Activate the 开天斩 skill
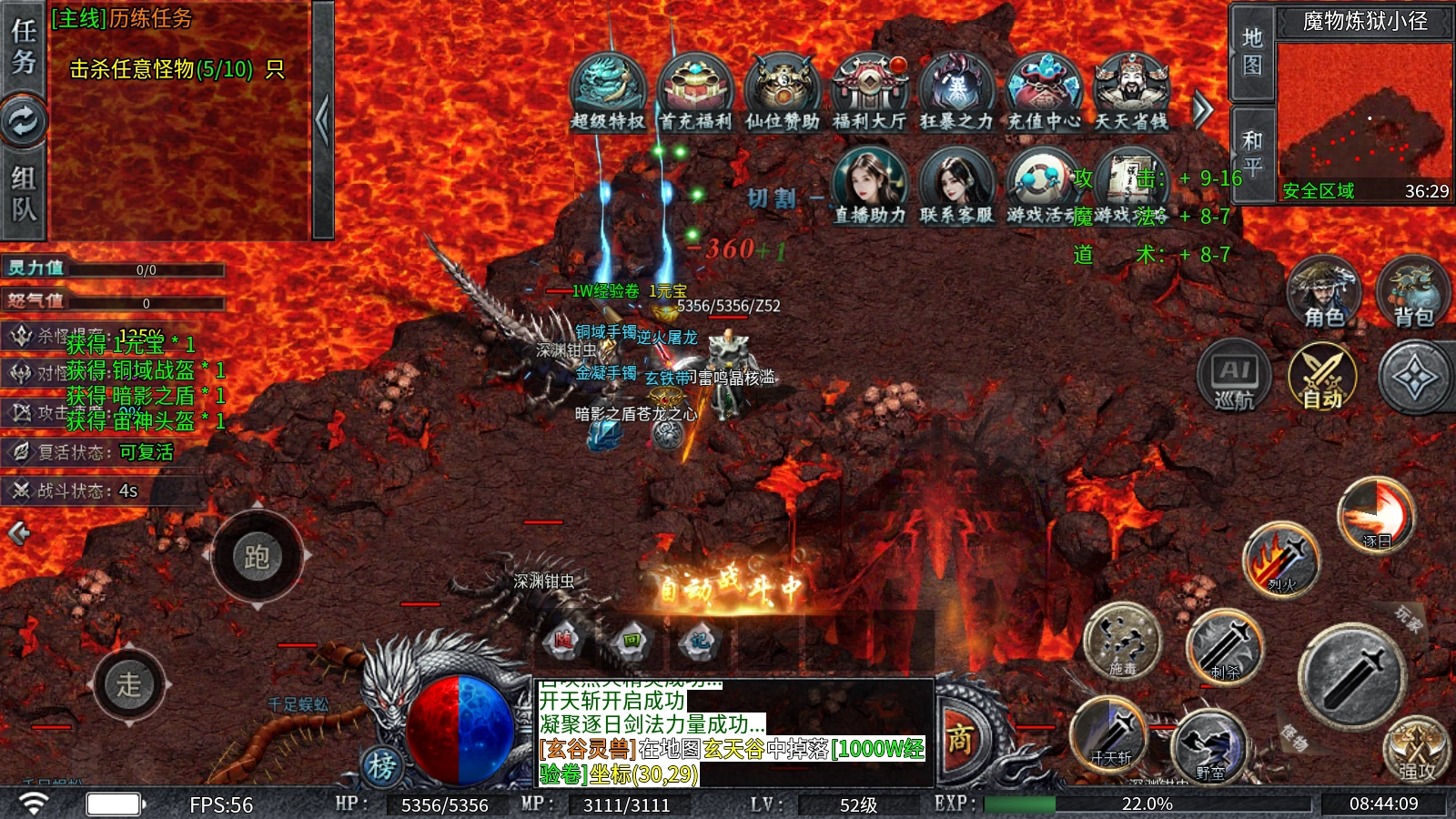This screenshot has height=819, width=1456. (x=1110, y=733)
